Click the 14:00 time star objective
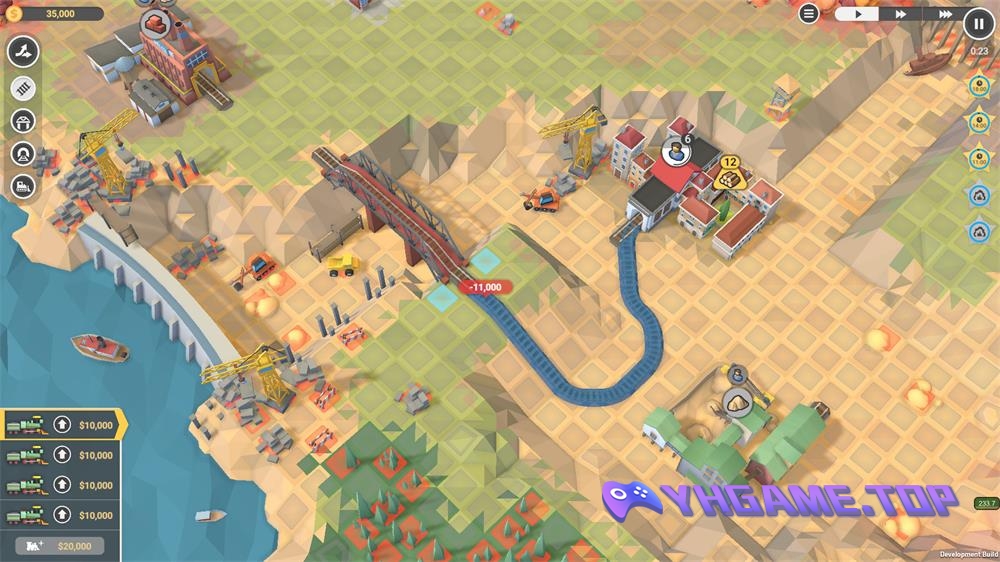 pos(979,123)
